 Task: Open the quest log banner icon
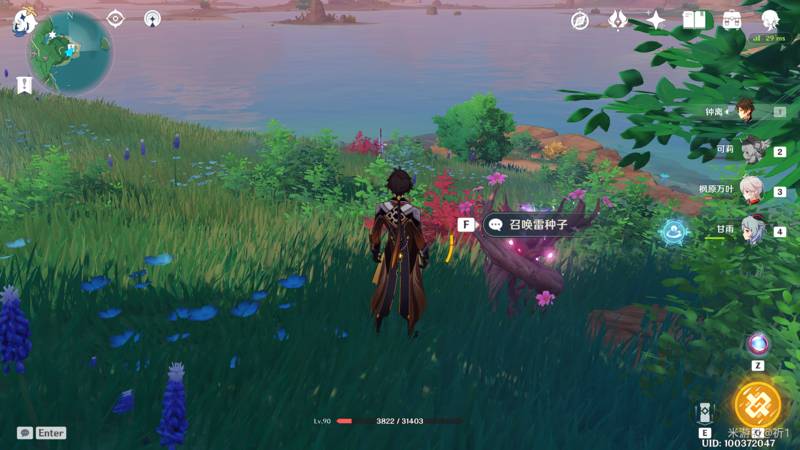click(24, 85)
